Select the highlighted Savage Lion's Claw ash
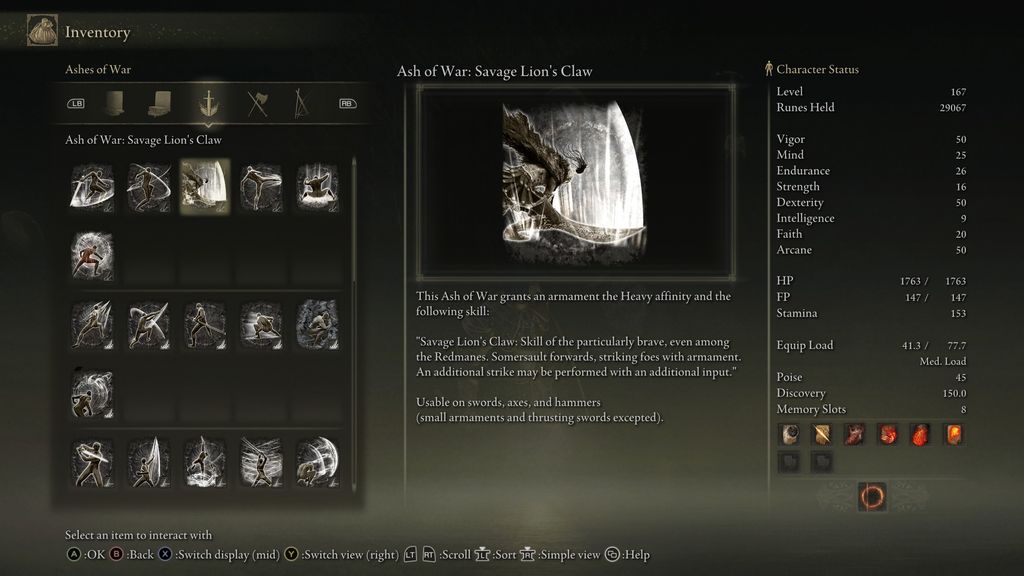This screenshot has height=576, width=1024. click(204, 186)
